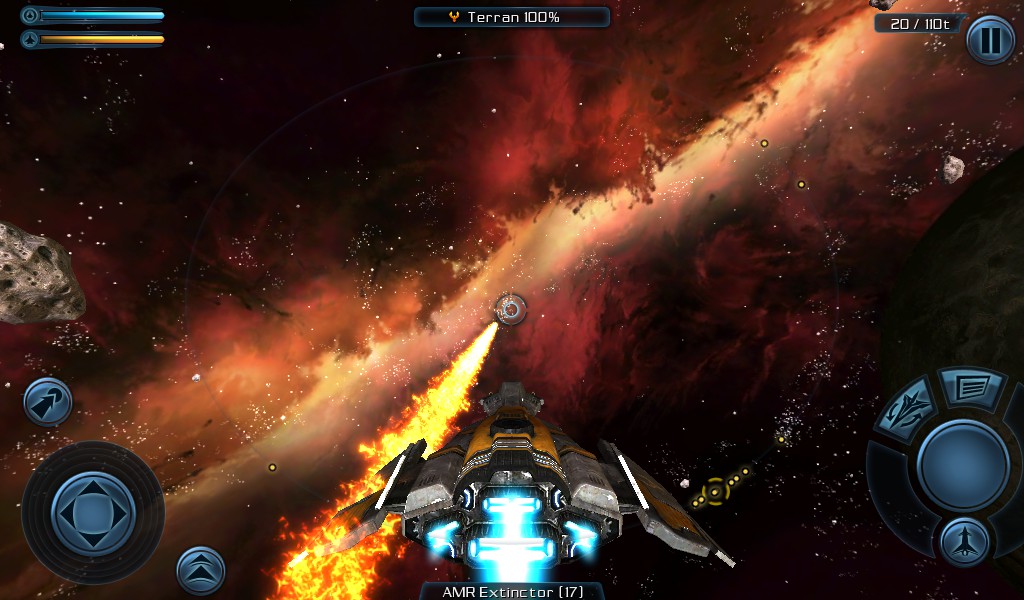Tap the directional joystick pad center

click(x=92, y=512)
